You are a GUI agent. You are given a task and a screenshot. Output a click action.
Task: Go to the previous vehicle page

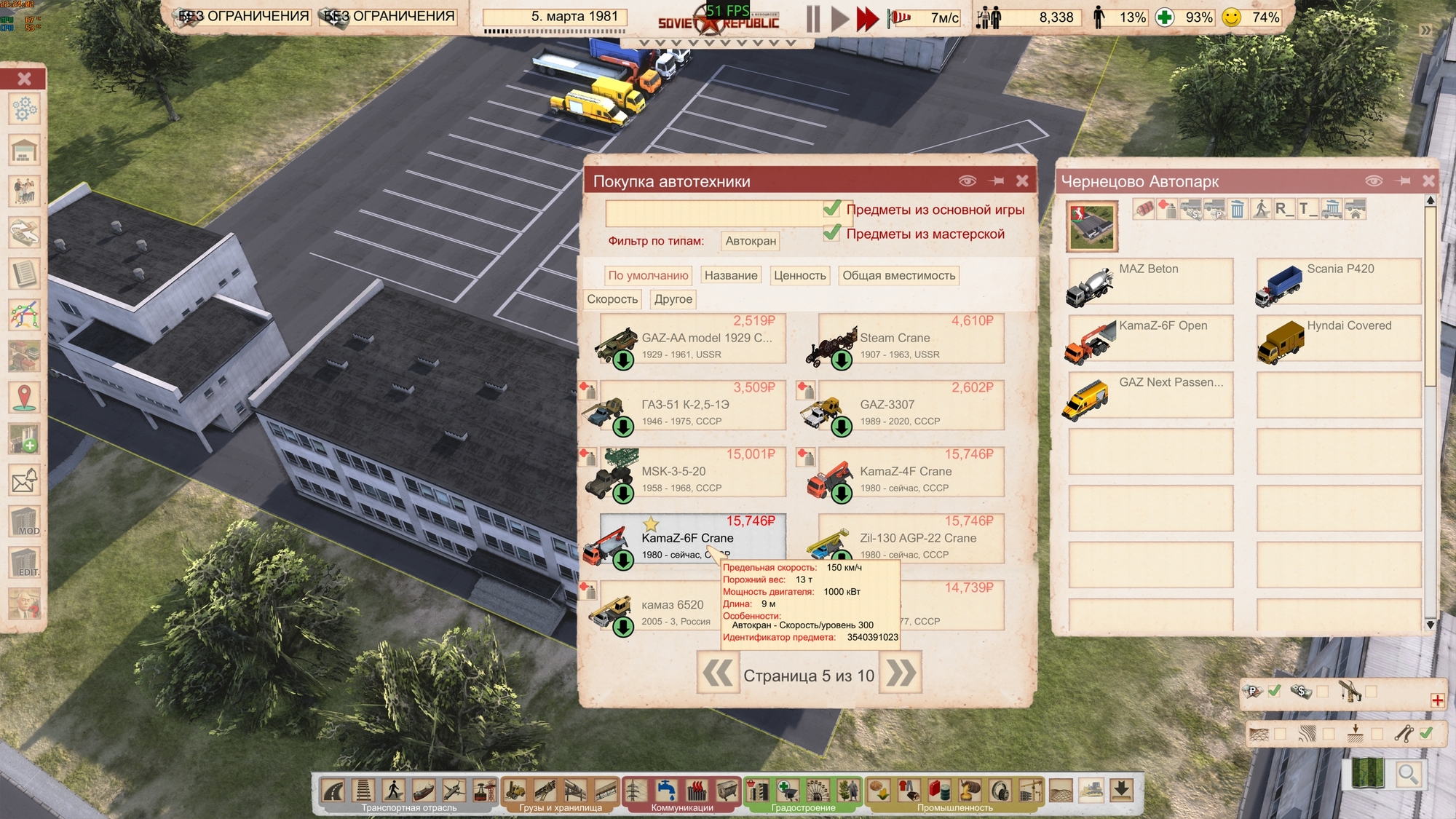718,673
